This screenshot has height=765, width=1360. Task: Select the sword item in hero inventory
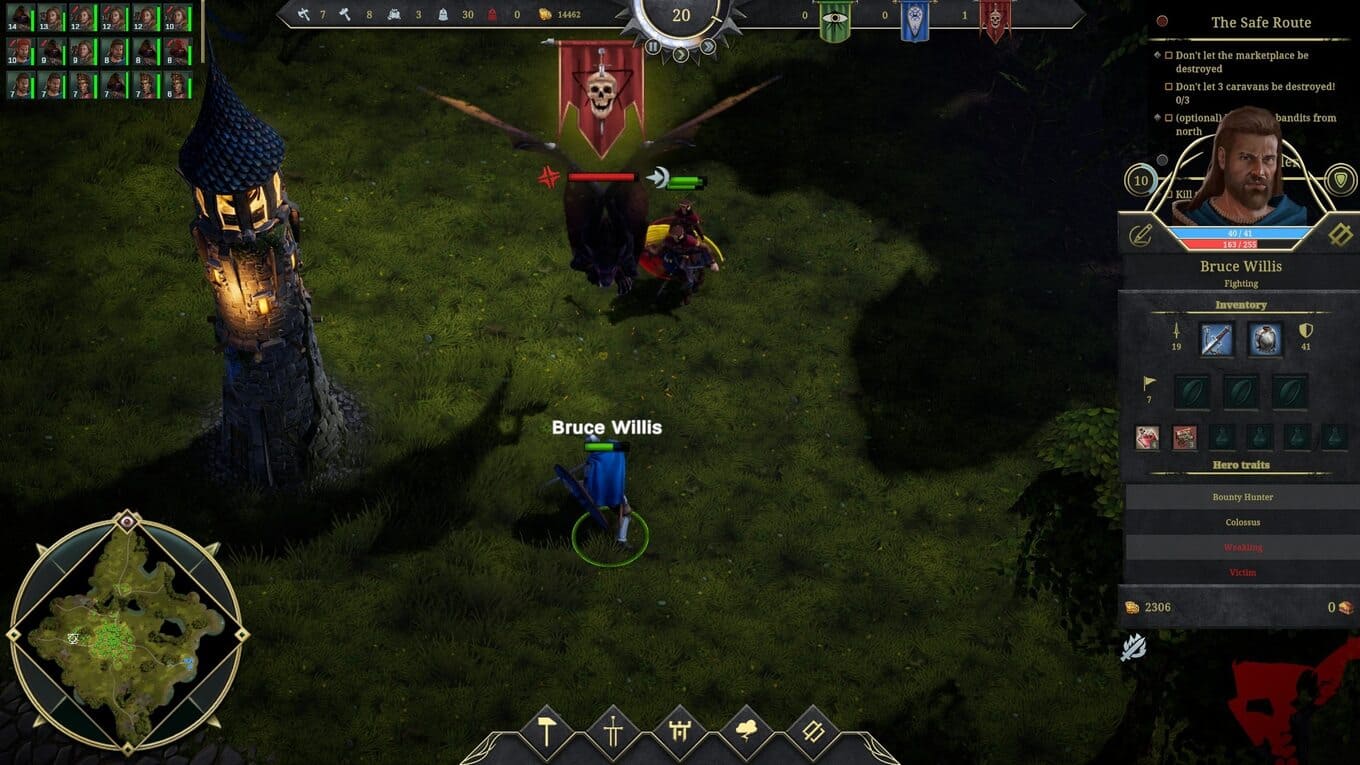pos(1216,340)
